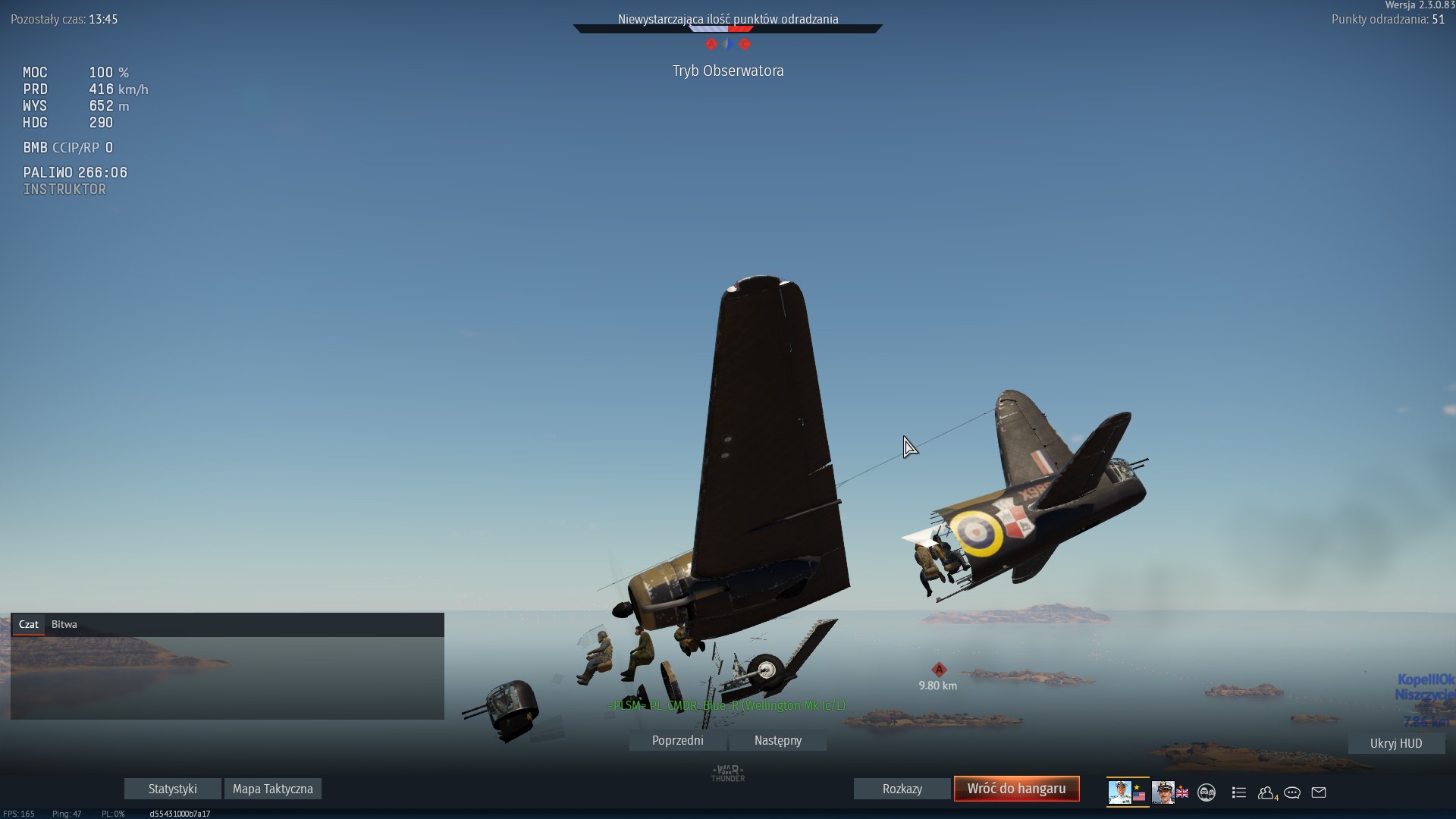Show the Mapa Taktyczna
1456x819 pixels.
[272, 789]
